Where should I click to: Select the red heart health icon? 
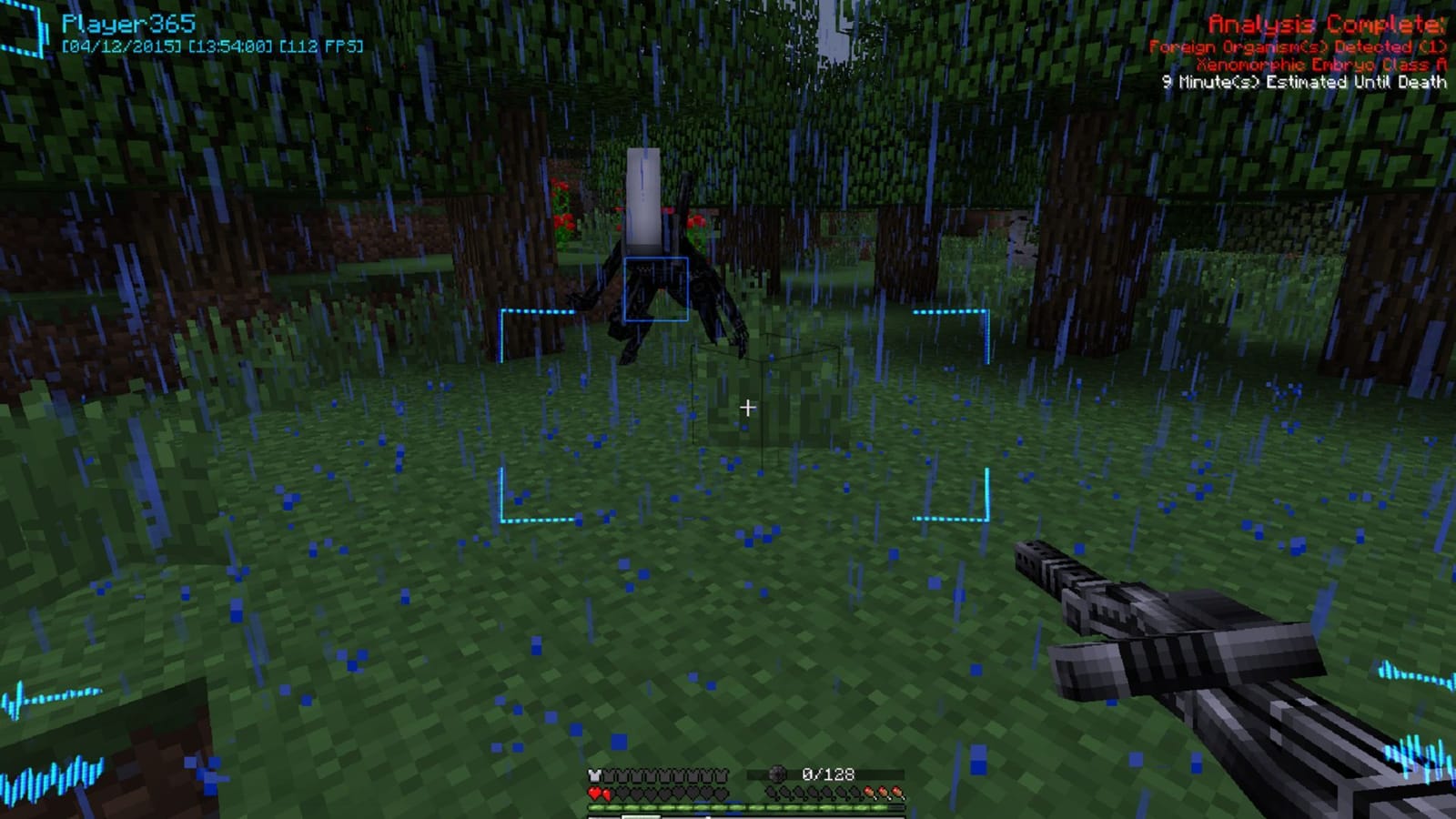point(594,793)
